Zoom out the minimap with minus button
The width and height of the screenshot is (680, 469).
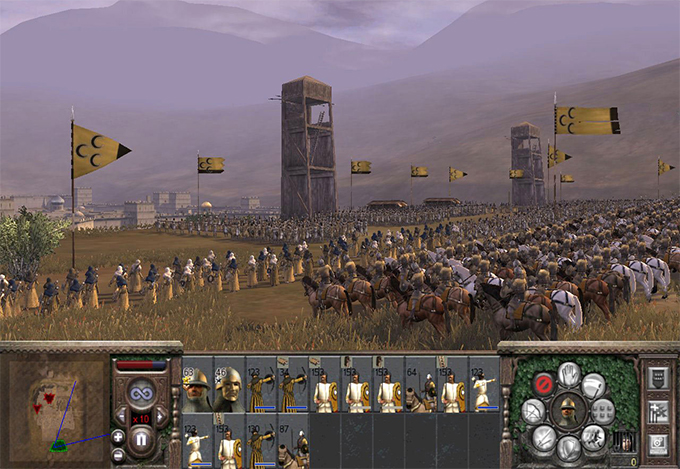118,455
